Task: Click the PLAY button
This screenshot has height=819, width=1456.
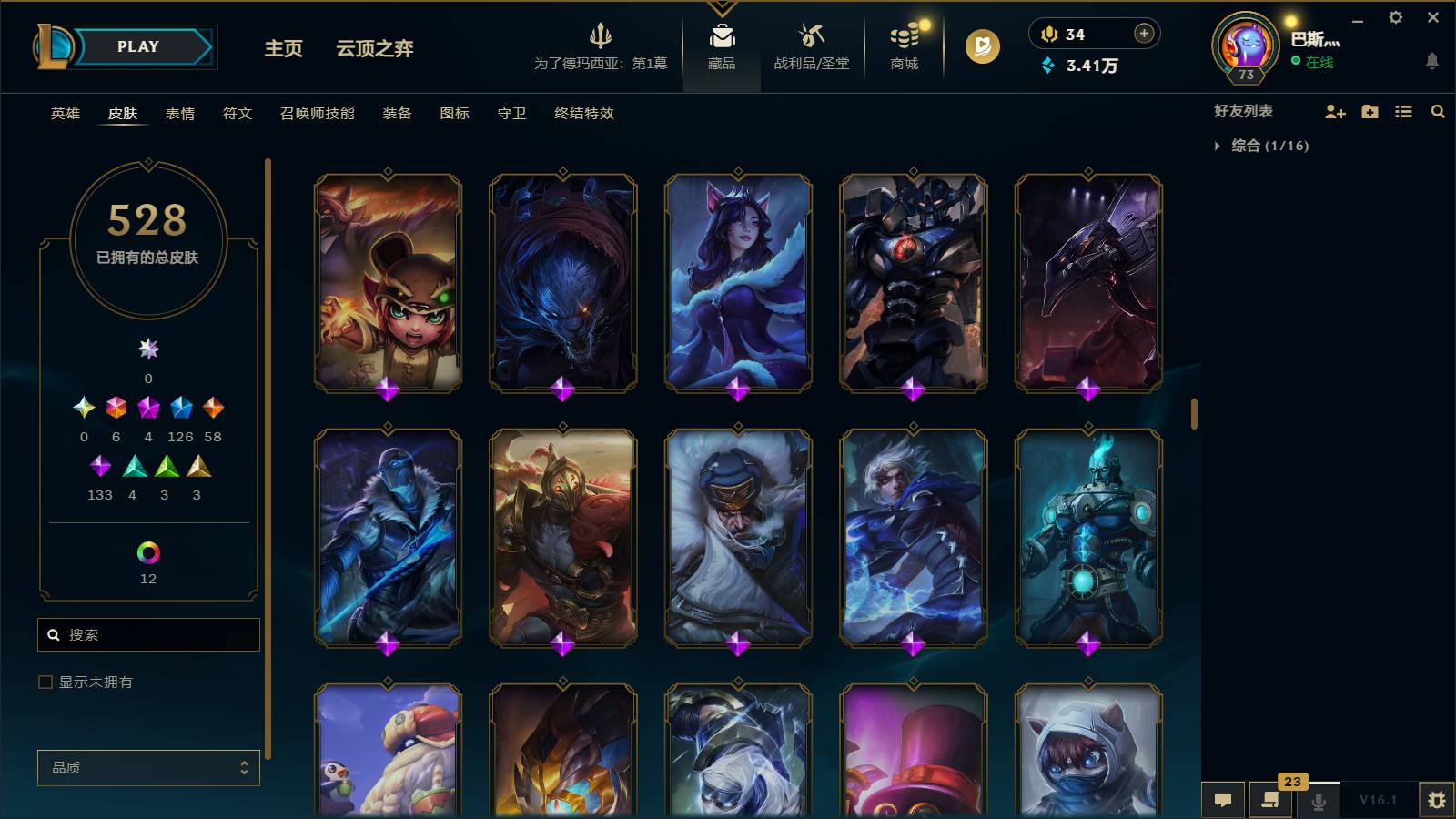Action: 136,46
